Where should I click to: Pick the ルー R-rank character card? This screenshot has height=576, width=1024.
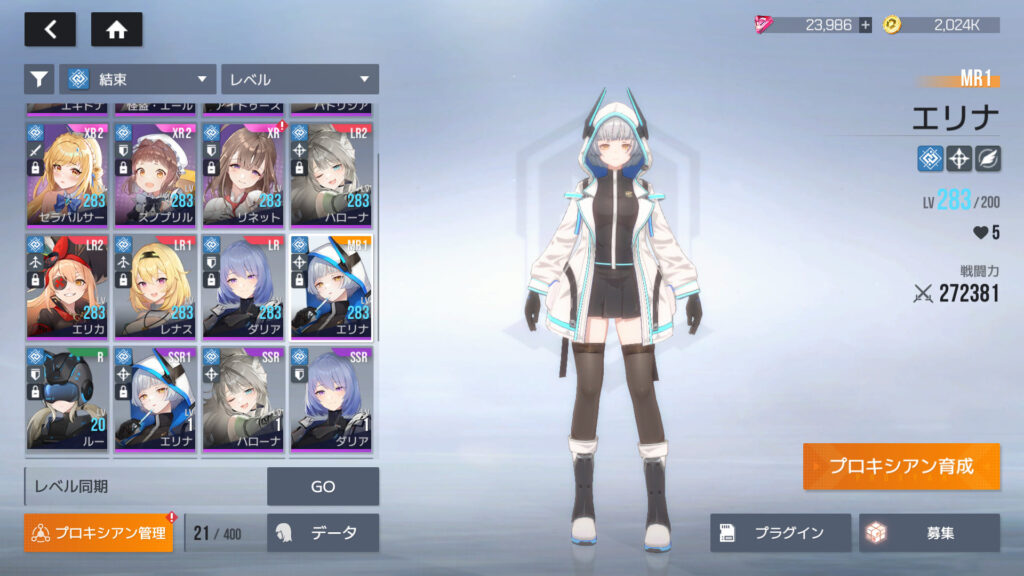click(67, 398)
